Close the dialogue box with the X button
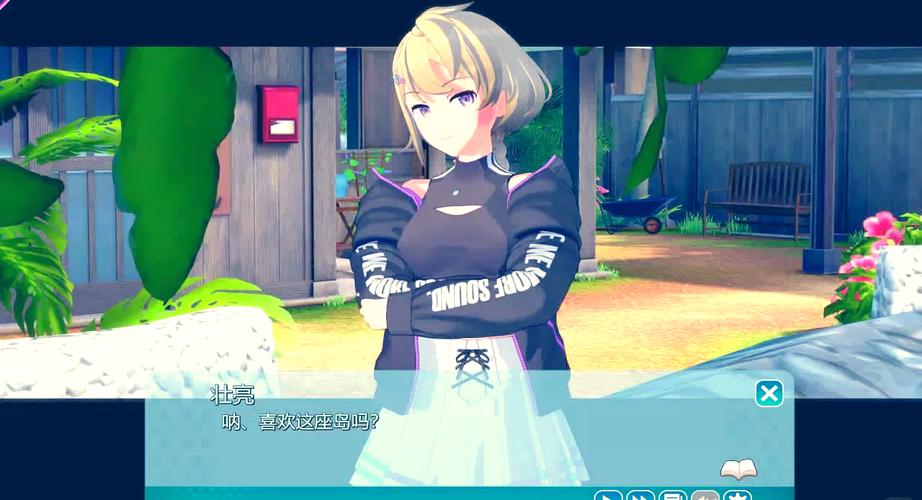The width and height of the screenshot is (922, 500). [769, 393]
